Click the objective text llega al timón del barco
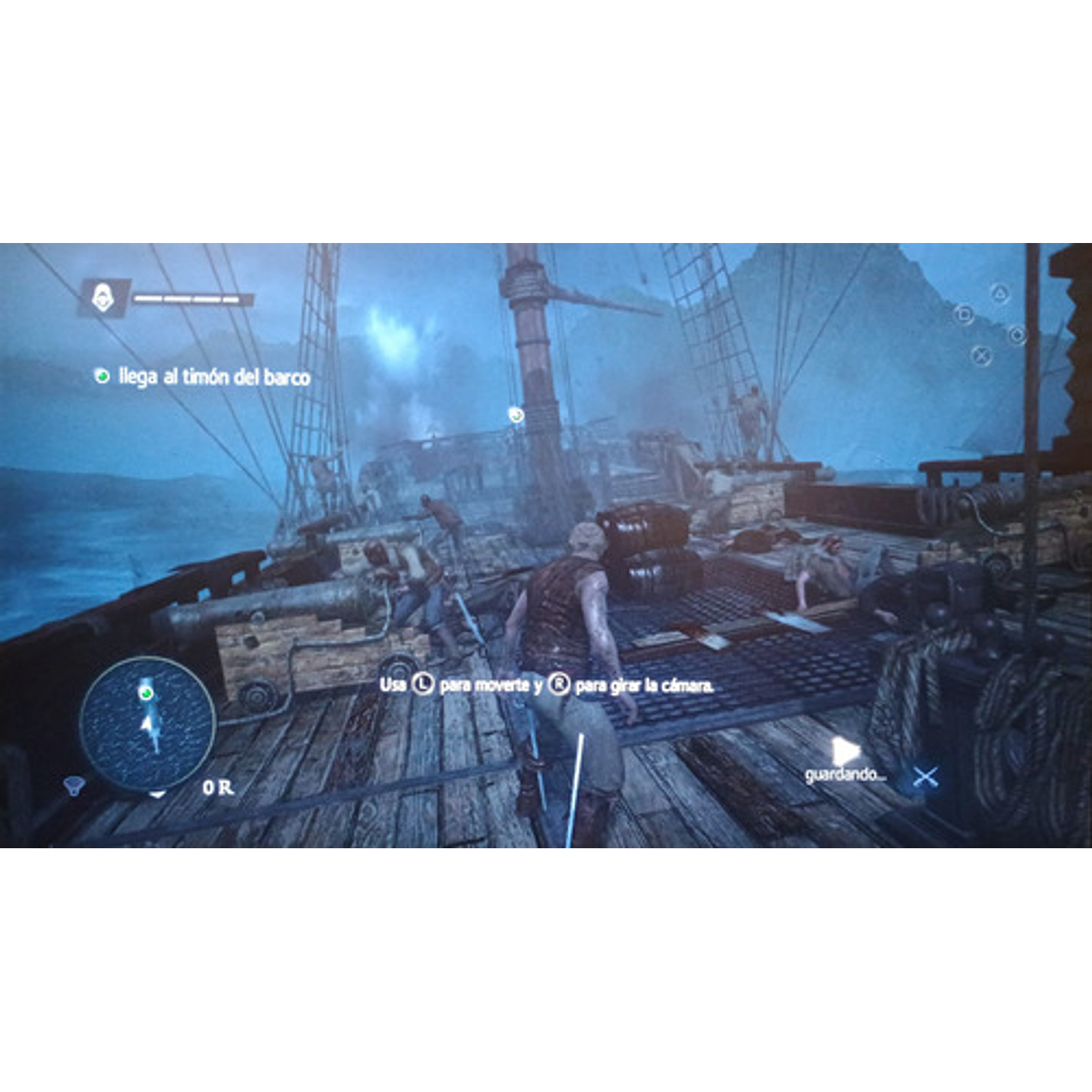Viewport: 1092px width, 1092px height. coord(214,375)
